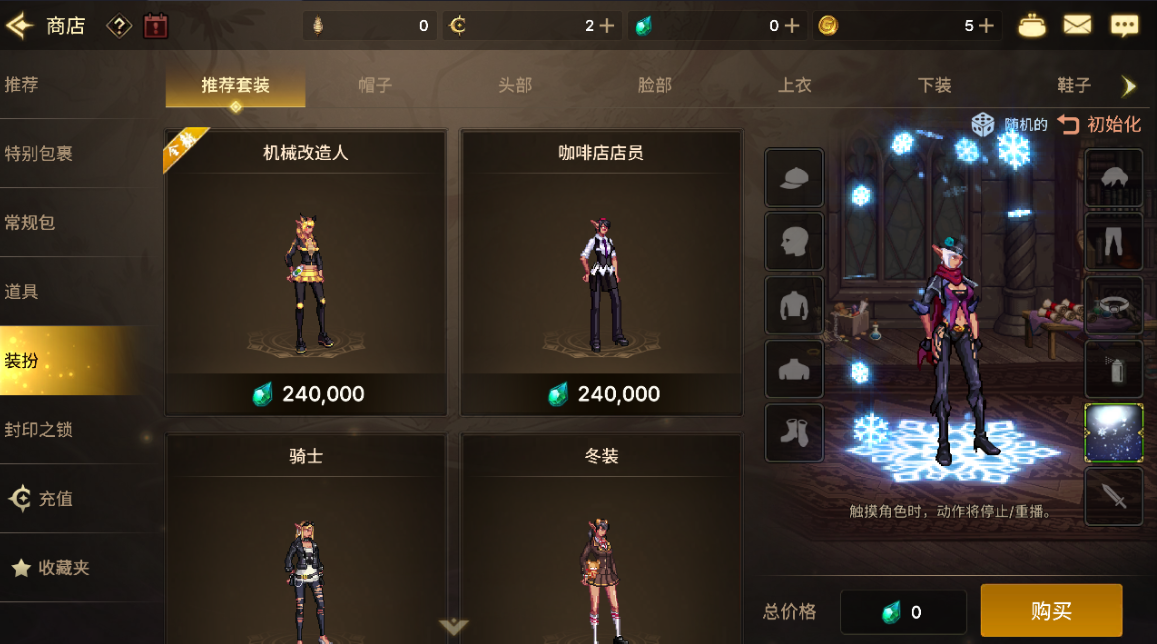Viewport: 1157px width, 644px height.
Task: Open the calendar icon in the header
Action: pyautogui.click(x=156, y=26)
